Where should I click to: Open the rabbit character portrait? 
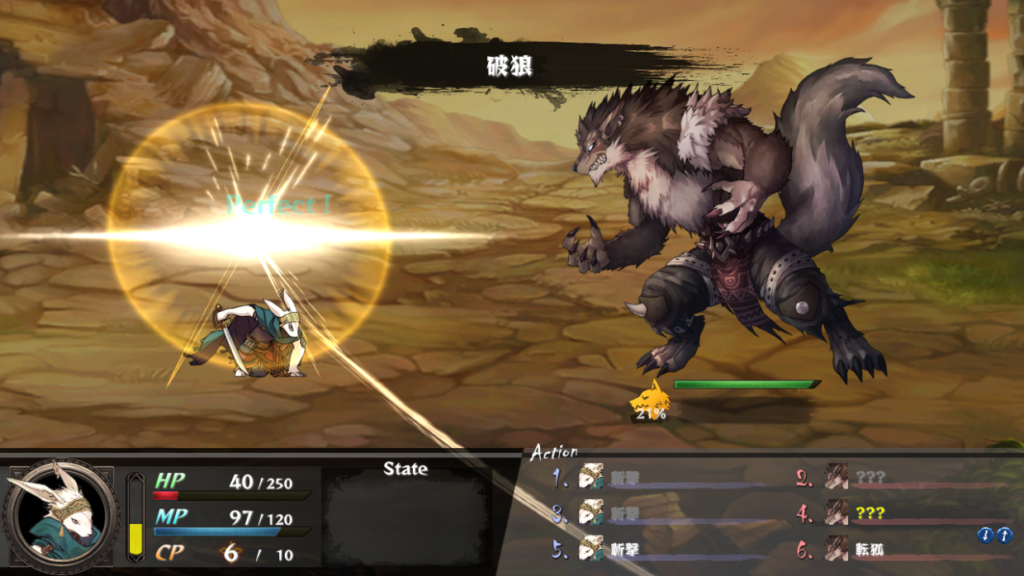pyautogui.click(x=59, y=514)
